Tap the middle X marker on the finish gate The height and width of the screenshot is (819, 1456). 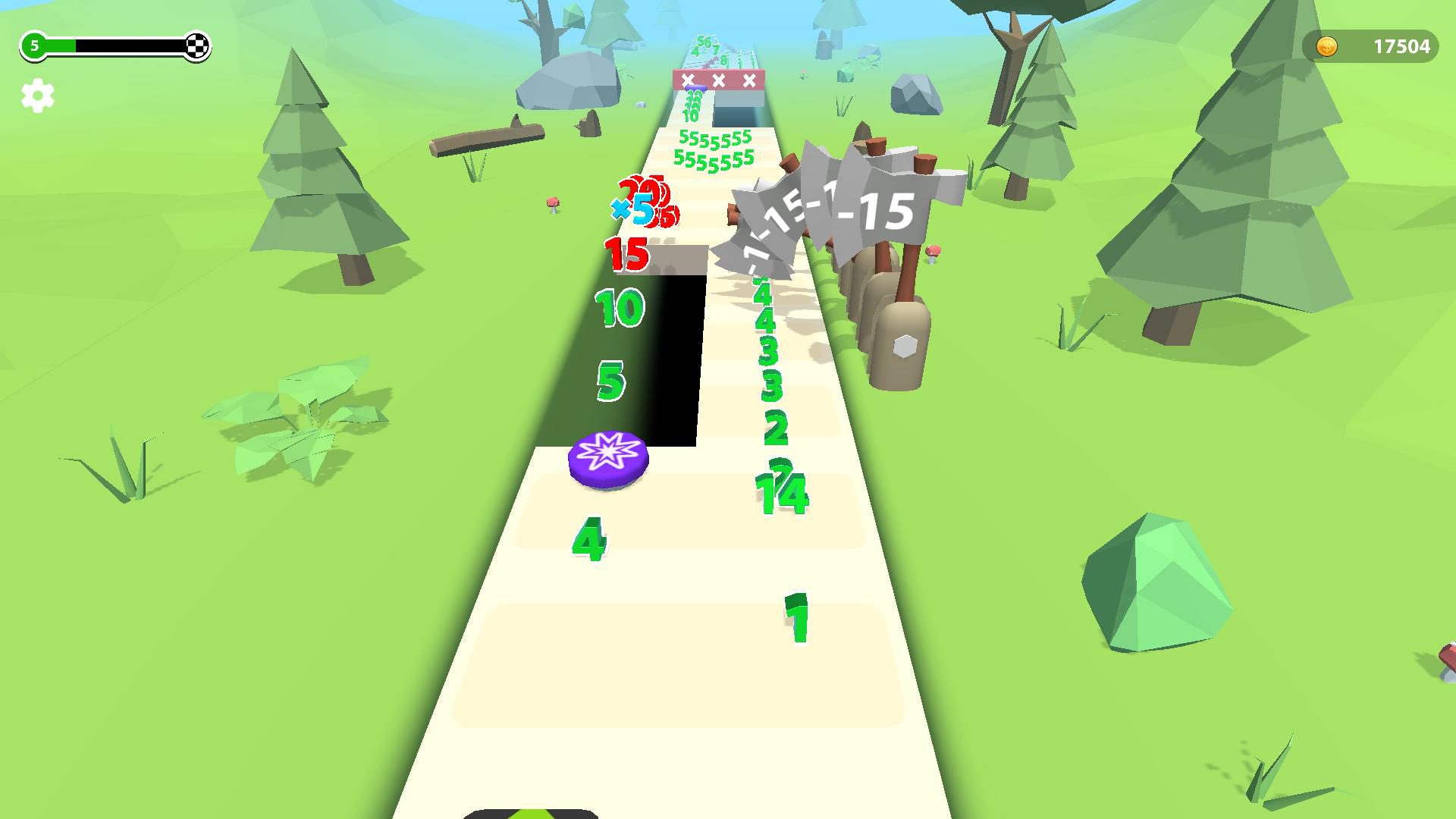[x=717, y=78]
